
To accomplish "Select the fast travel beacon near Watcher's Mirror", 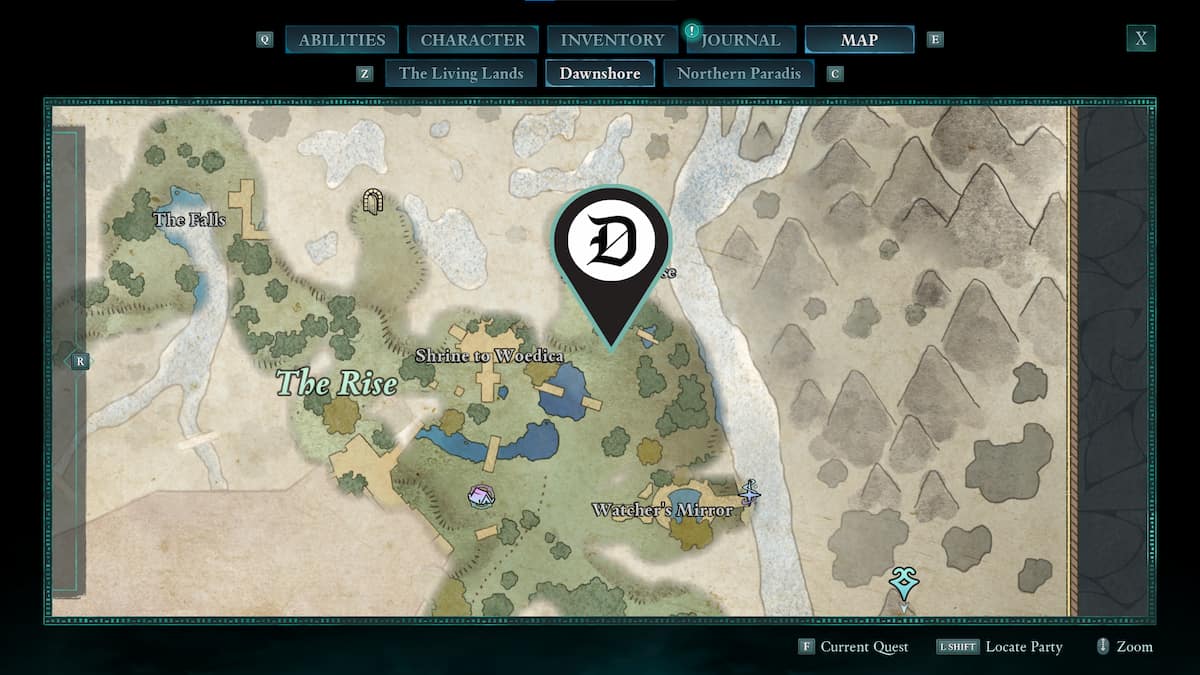I will point(749,491).
